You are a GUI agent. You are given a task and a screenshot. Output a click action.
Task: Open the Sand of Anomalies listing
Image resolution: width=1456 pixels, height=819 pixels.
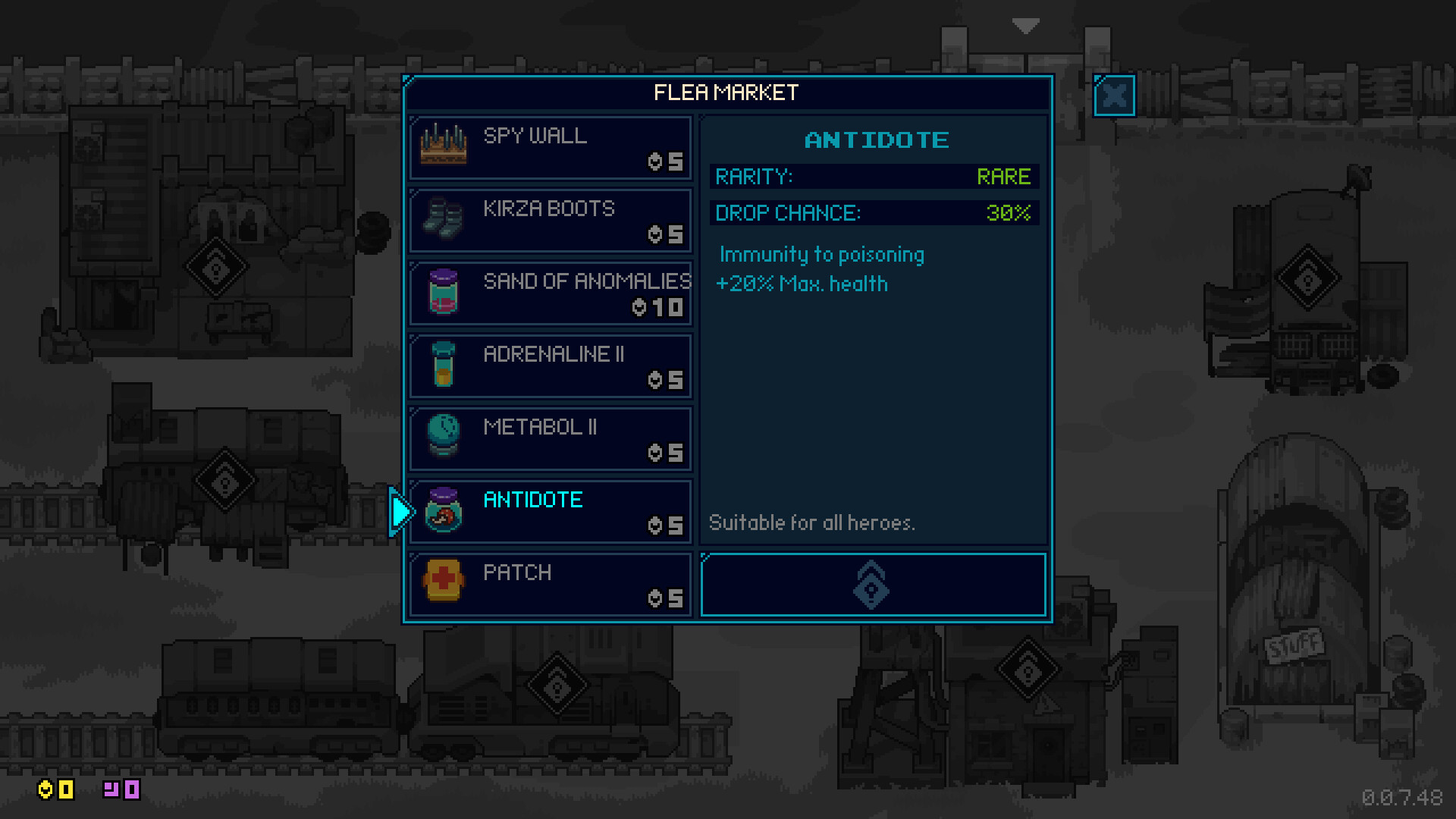click(551, 293)
